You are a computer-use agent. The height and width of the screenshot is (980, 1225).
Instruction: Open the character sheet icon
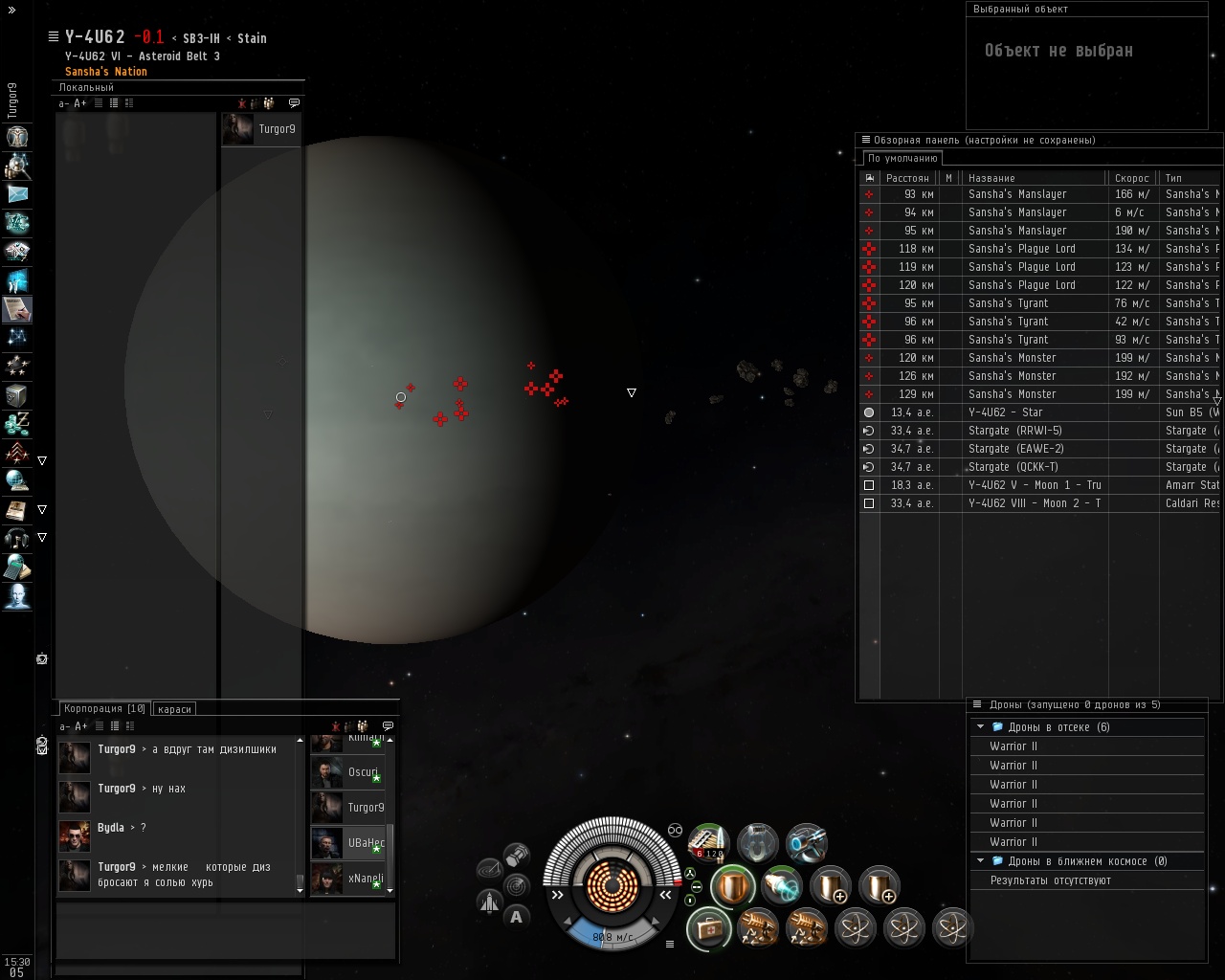click(x=17, y=136)
